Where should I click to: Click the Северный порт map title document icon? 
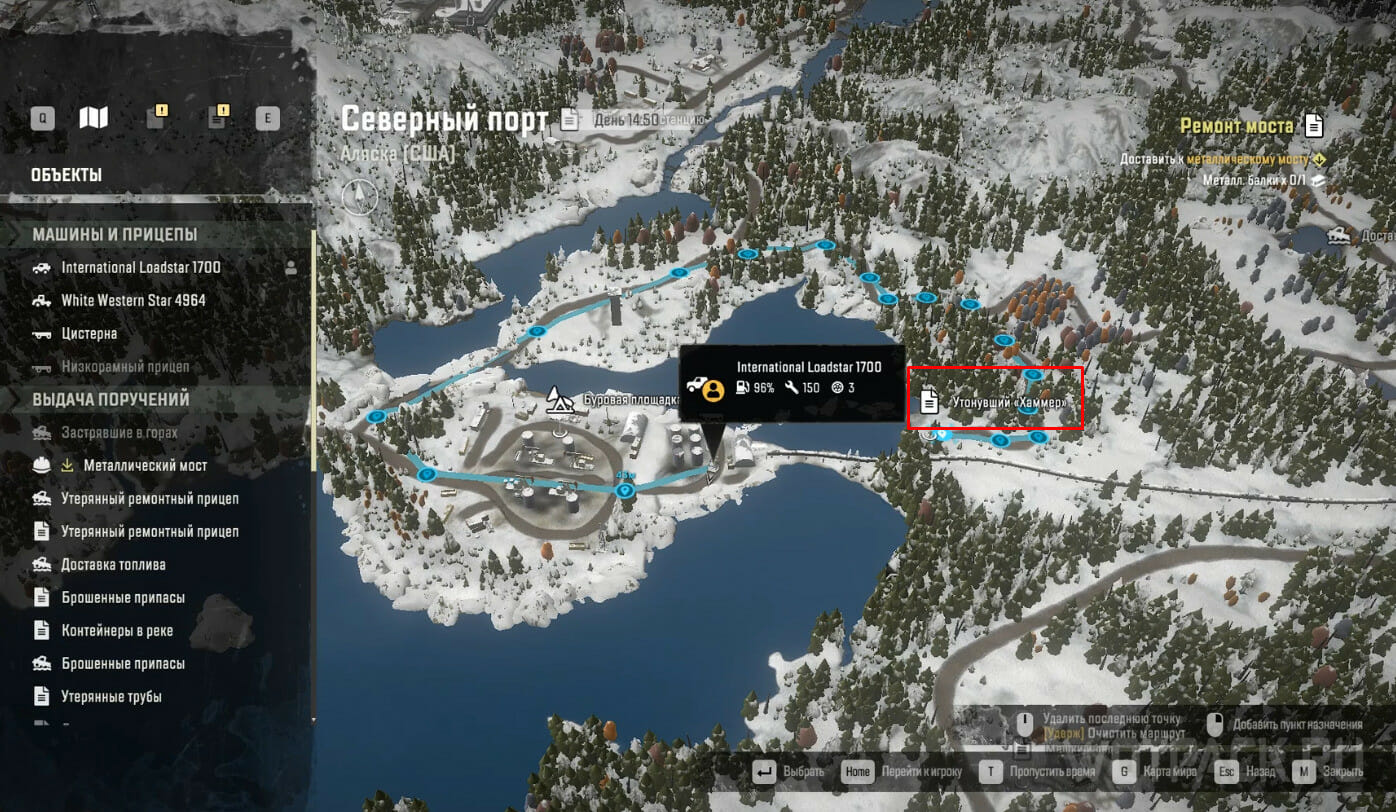[x=569, y=120]
